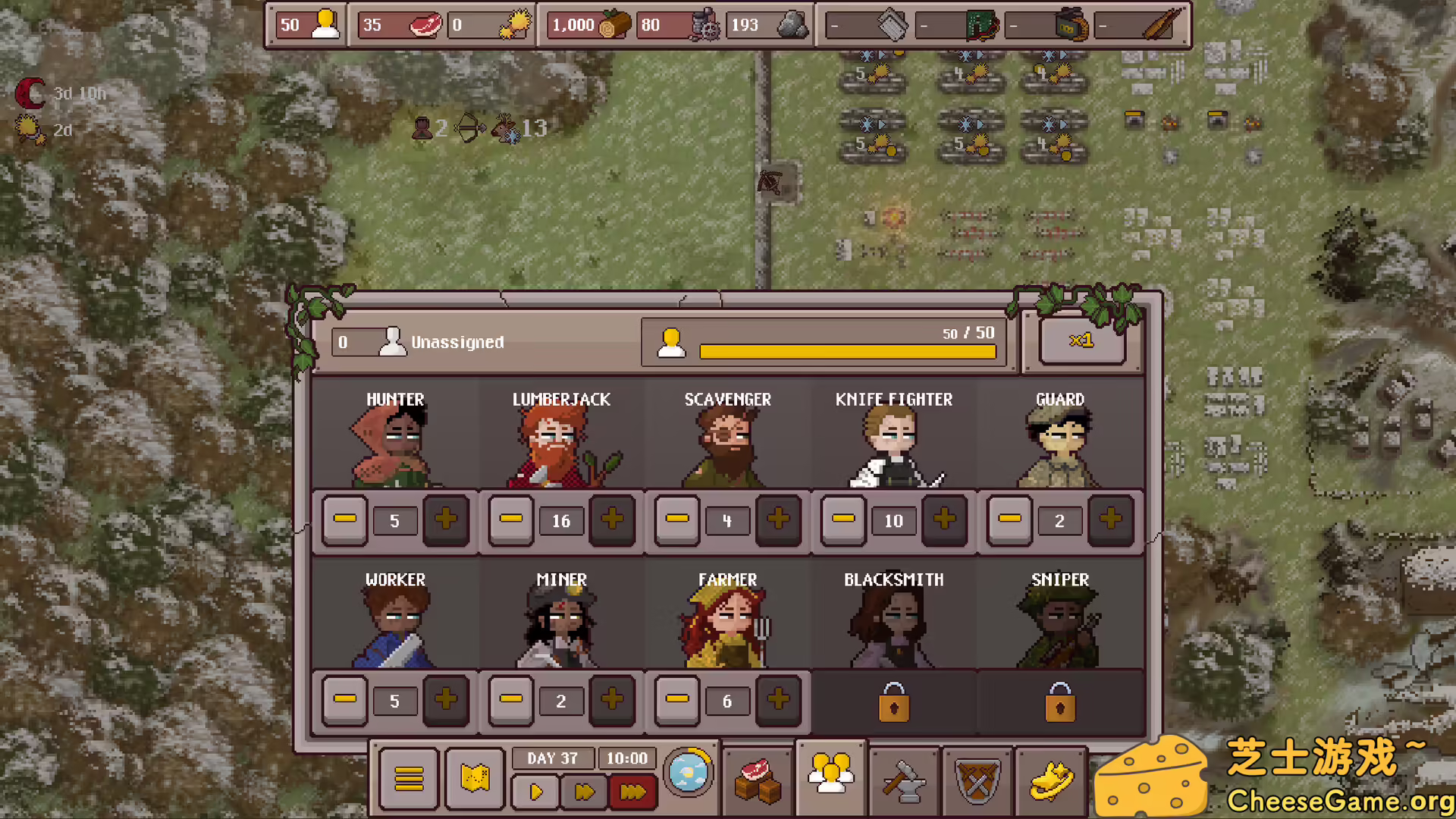Reduce the Worker count by one
The width and height of the screenshot is (1456, 819).
tap(345, 700)
